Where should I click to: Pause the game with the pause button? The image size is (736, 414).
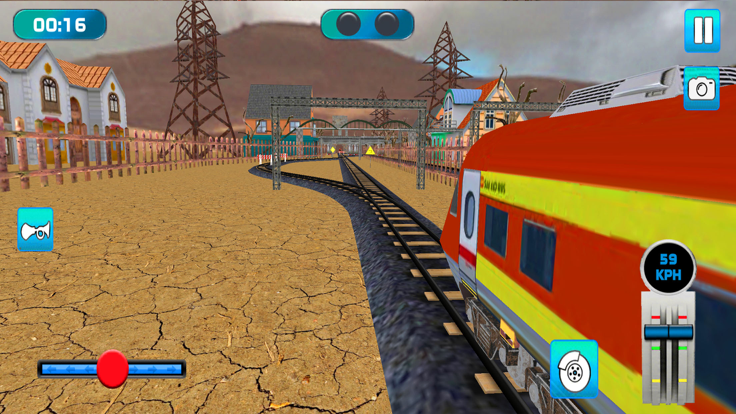tap(702, 31)
